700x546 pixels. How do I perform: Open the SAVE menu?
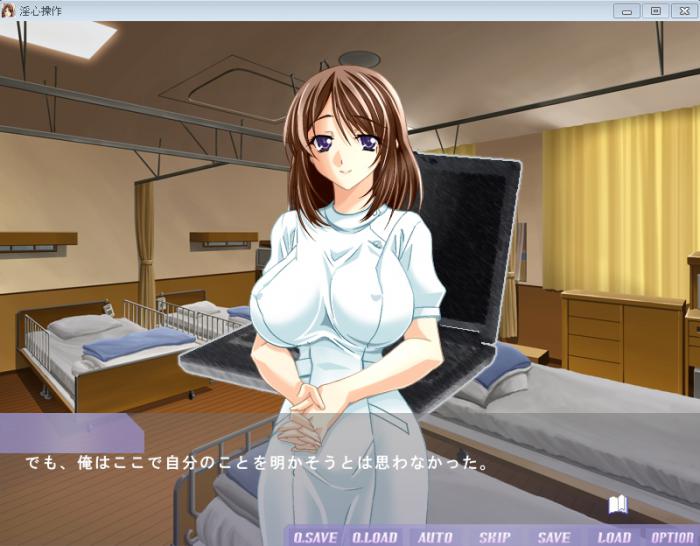click(x=554, y=537)
